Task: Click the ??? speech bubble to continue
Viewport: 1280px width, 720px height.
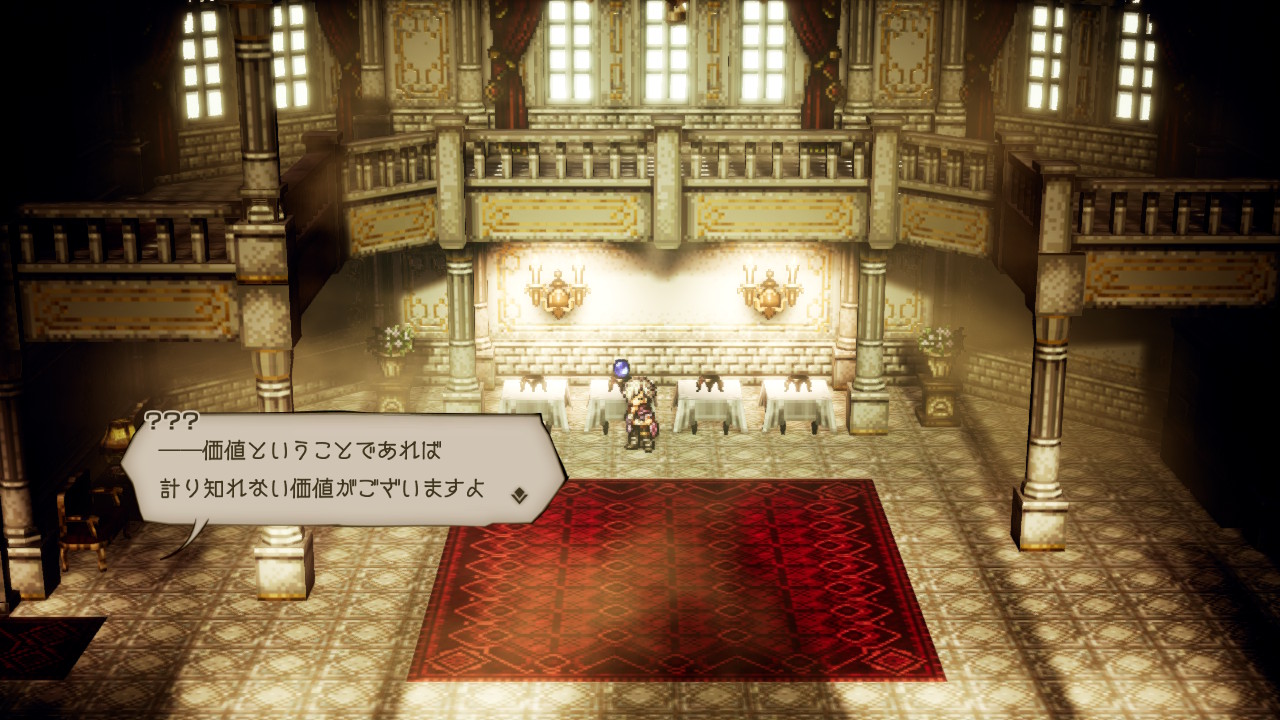Action: click(x=340, y=469)
